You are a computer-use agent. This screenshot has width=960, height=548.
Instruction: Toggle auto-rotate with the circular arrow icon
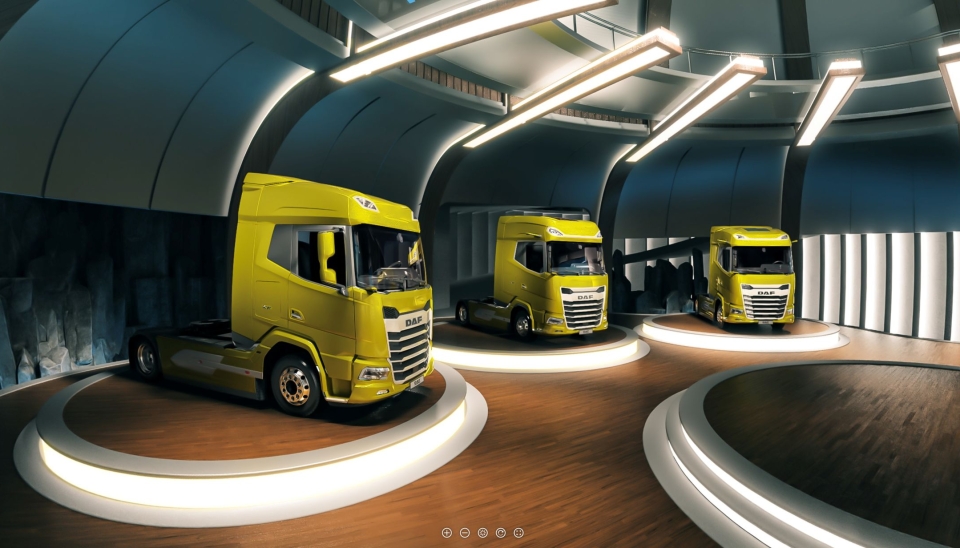click(501, 533)
